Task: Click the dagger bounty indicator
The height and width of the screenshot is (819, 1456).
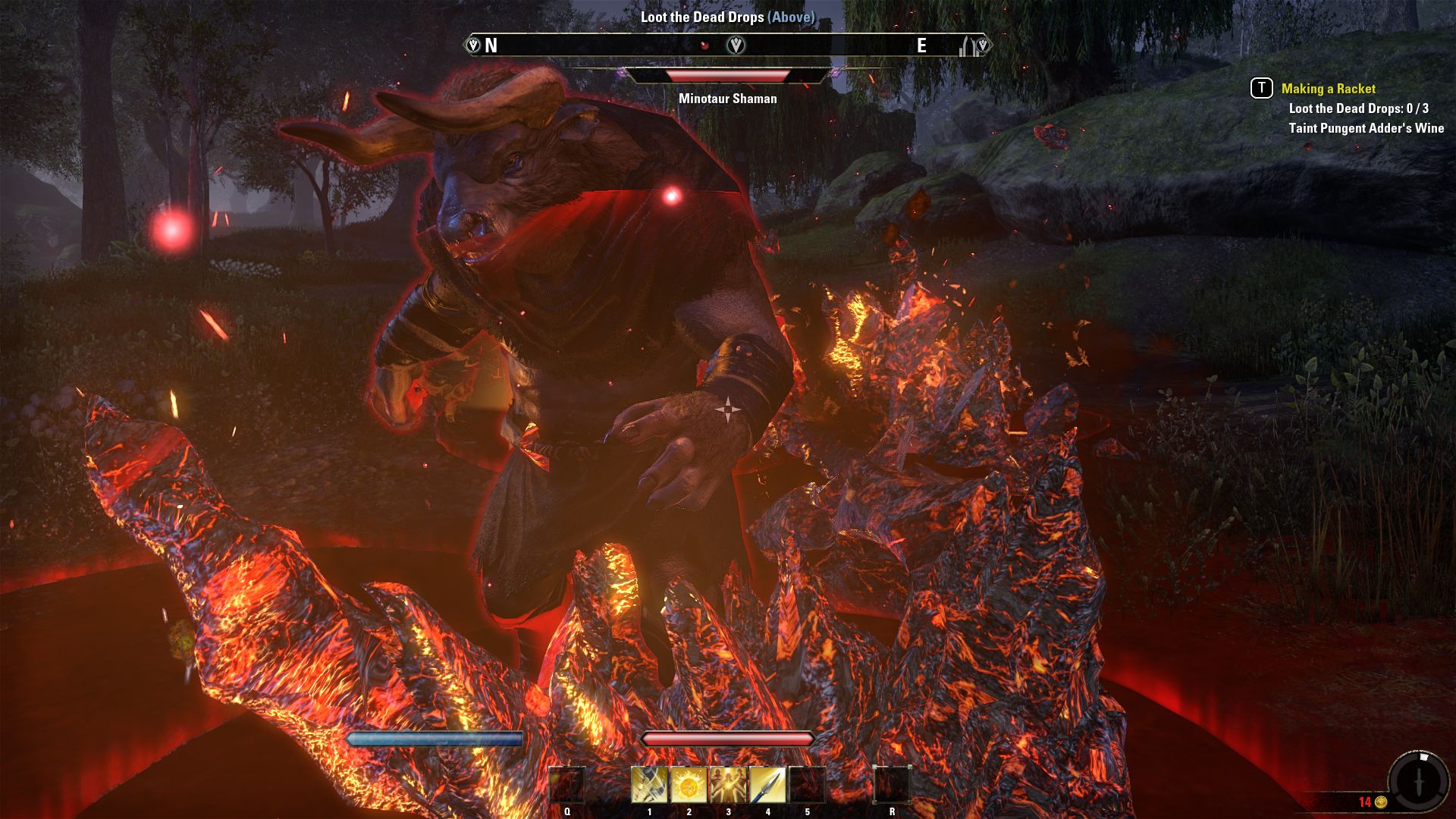Action: click(1419, 781)
